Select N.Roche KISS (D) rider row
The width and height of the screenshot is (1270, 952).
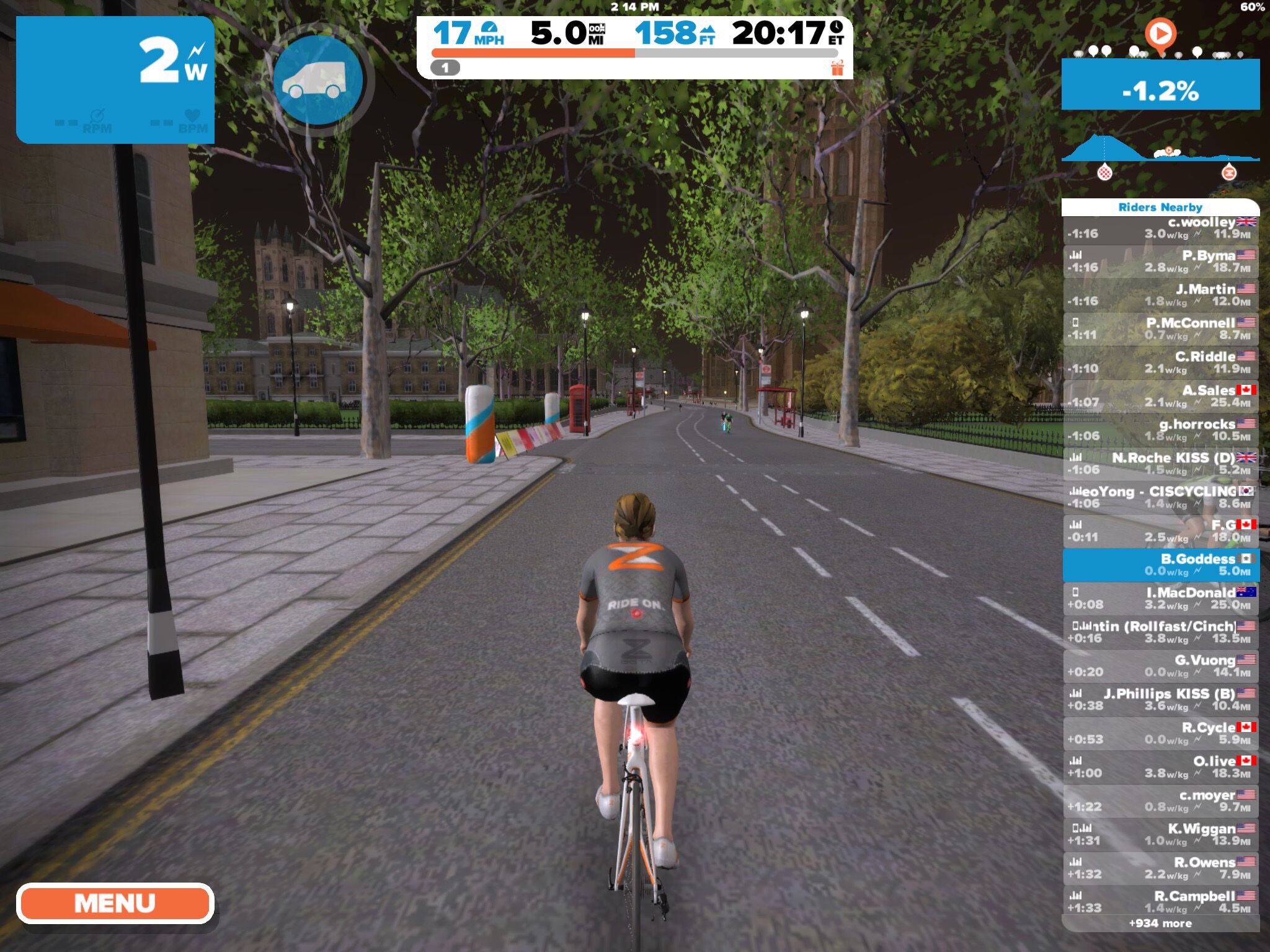(x=1160, y=464)
